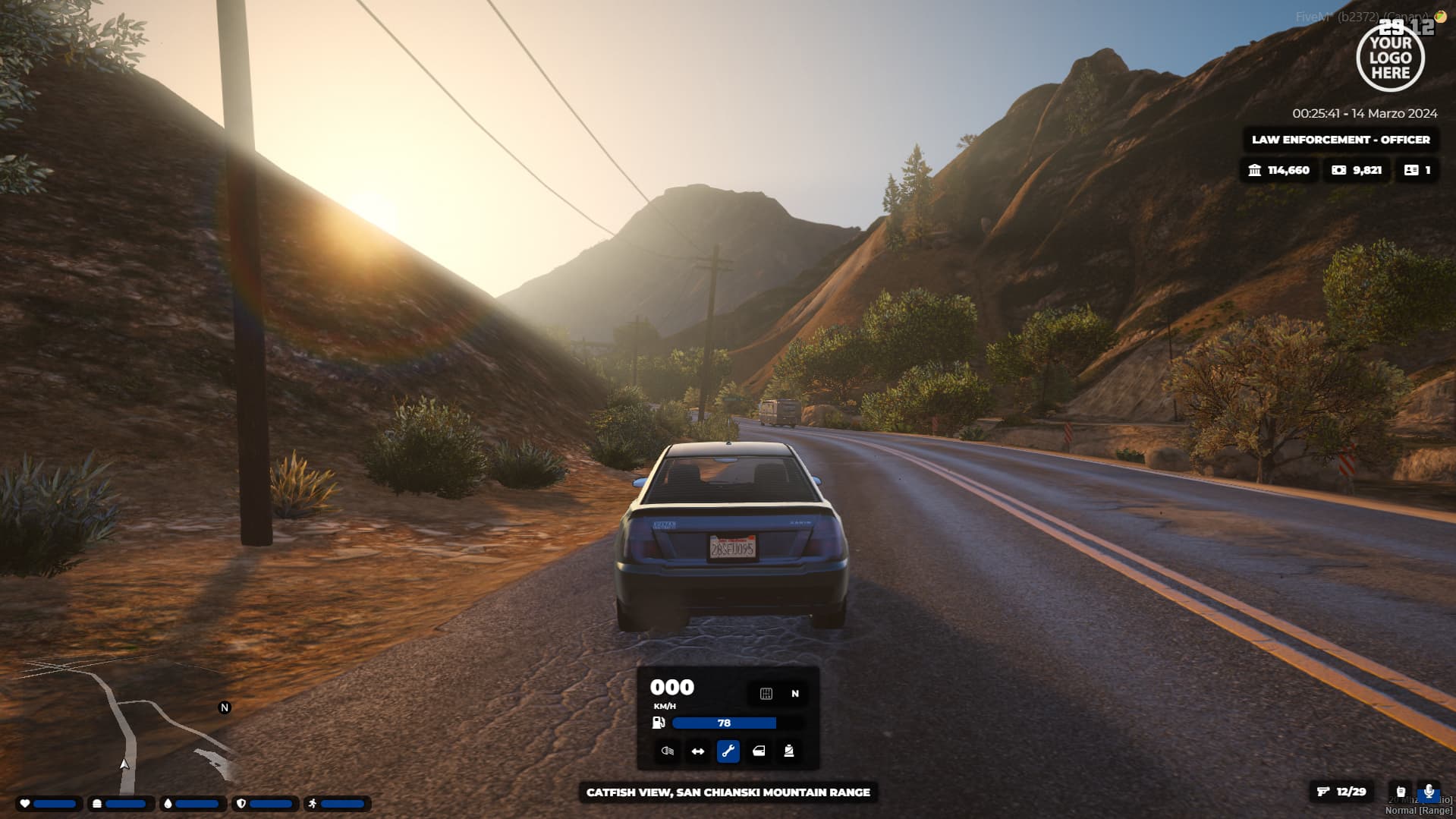Toggle the headlights icon on vehicle HUD

[668, 751]
